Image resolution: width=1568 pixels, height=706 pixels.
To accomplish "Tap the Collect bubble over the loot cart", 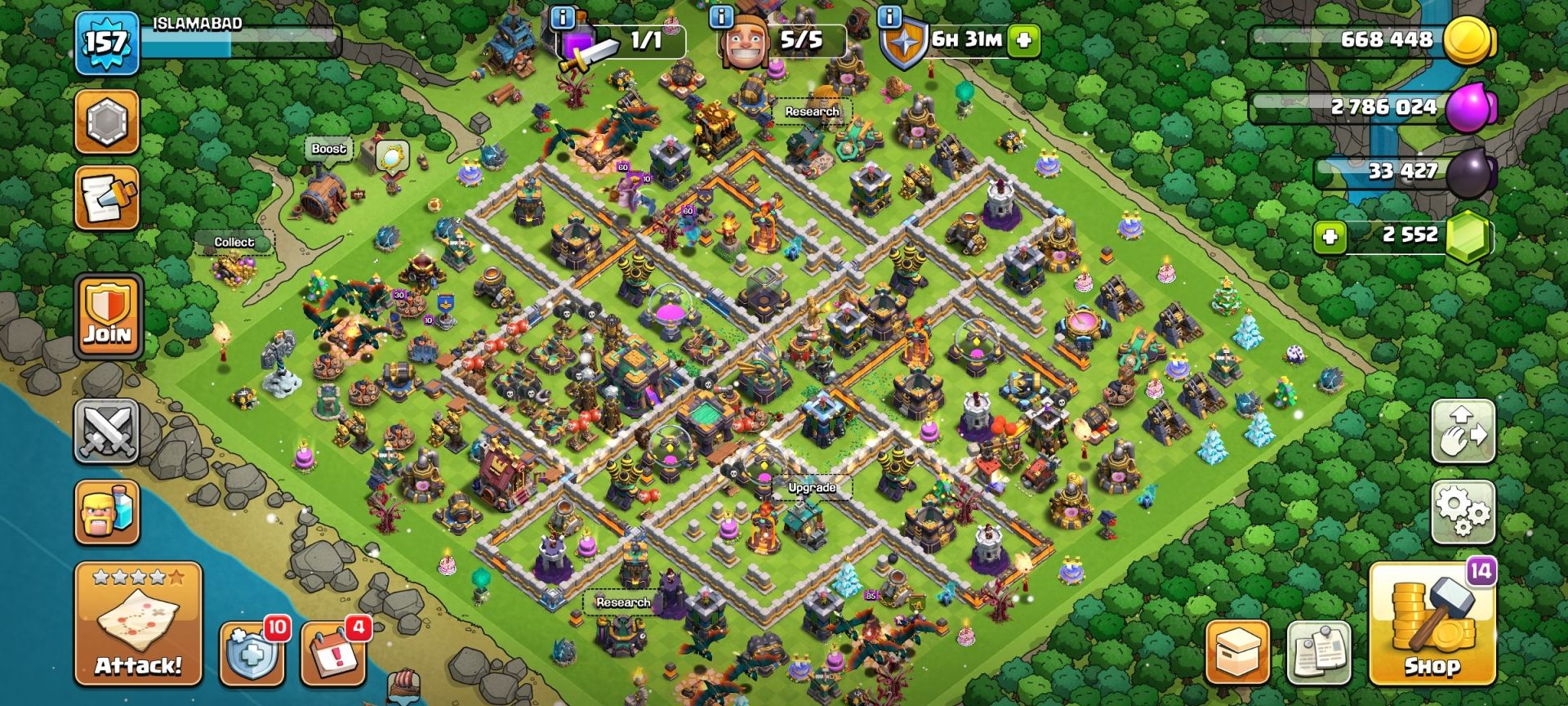I will (234, 243).
